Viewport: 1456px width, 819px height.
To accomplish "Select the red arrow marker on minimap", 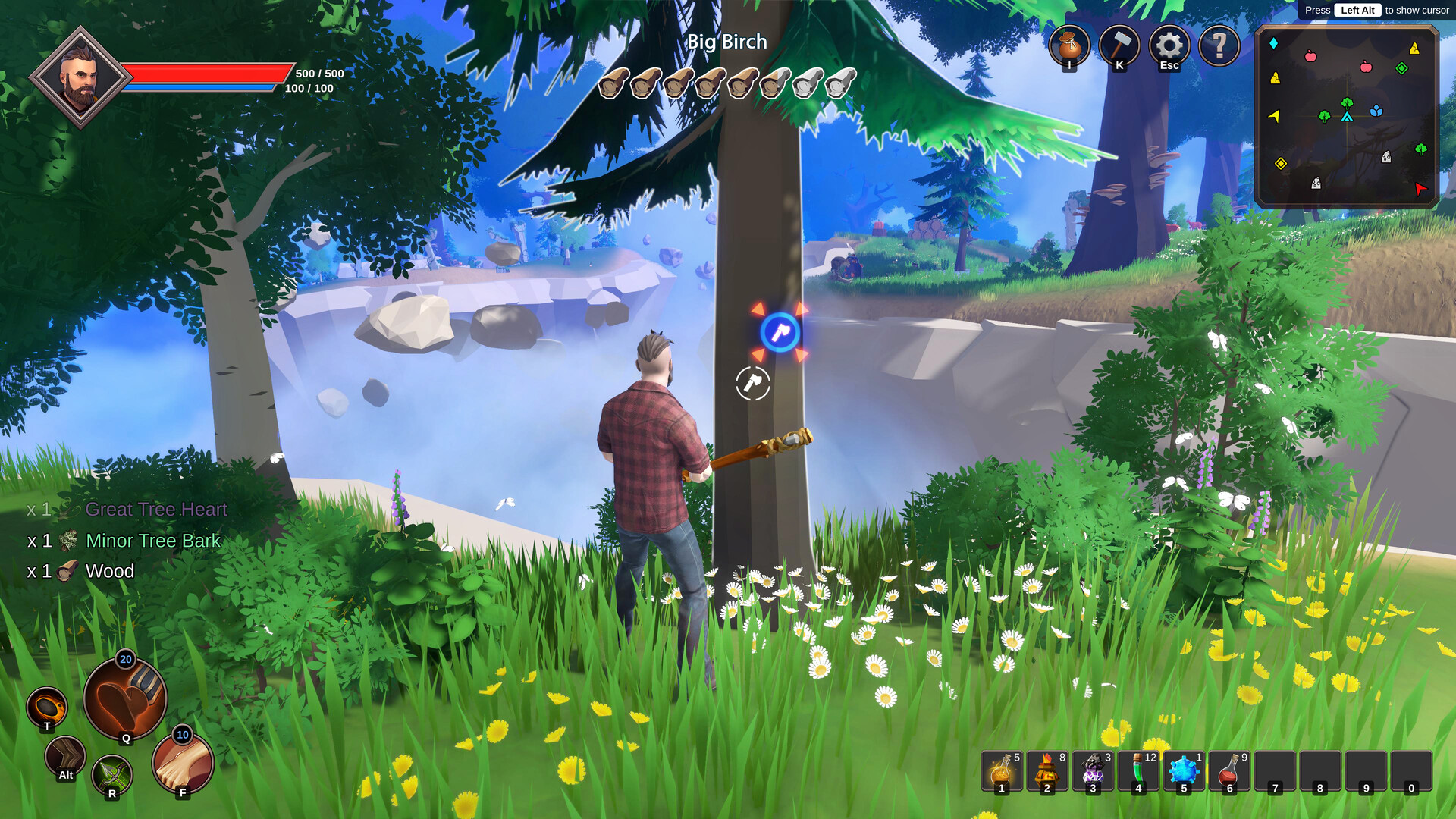I will (x=1420, y=189).
